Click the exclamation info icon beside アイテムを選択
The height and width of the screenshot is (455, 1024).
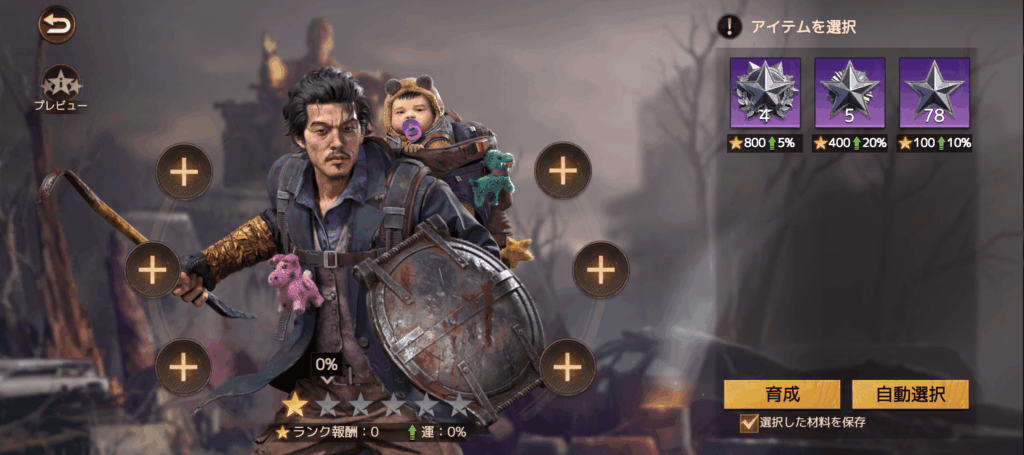tap(731, 27)
